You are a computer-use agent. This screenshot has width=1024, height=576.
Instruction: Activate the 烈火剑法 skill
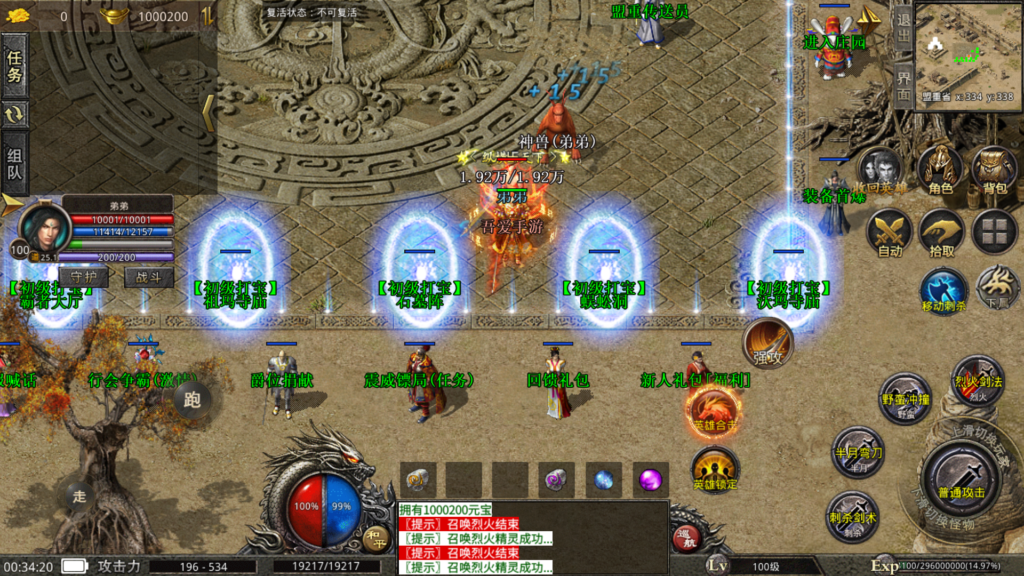[x=977, y=379]
